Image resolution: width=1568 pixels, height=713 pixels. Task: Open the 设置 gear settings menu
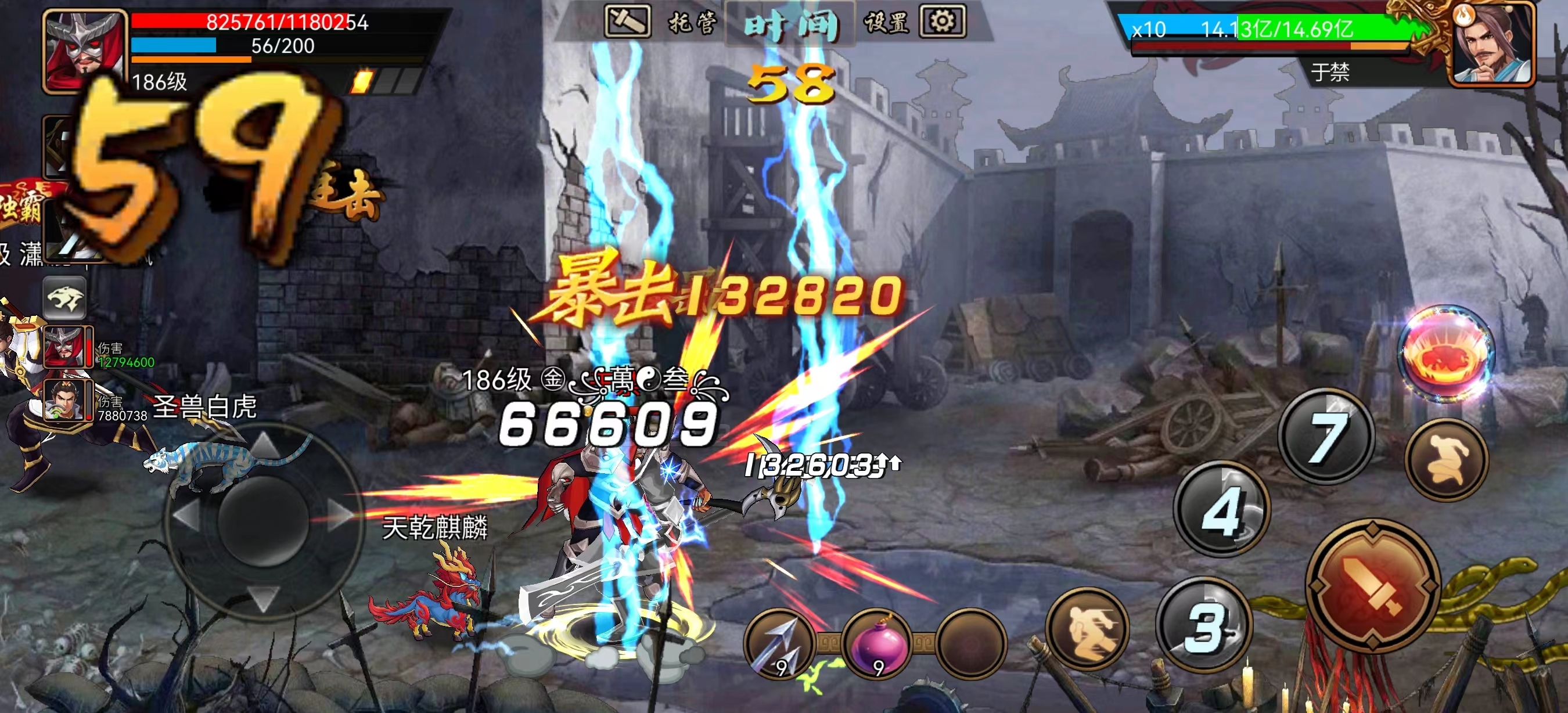(x=941, y=22)
